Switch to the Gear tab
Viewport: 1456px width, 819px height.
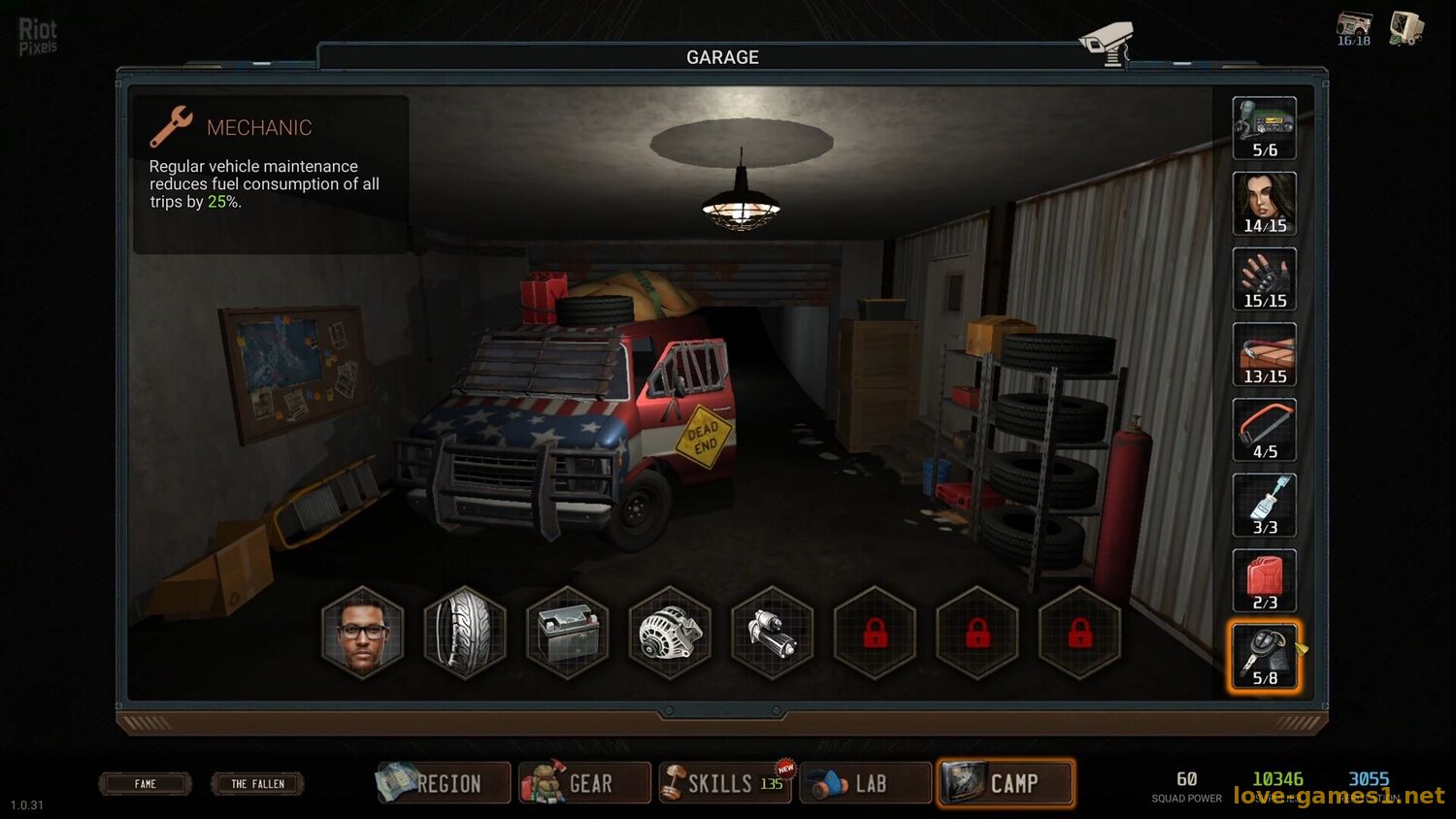(584, 783)
